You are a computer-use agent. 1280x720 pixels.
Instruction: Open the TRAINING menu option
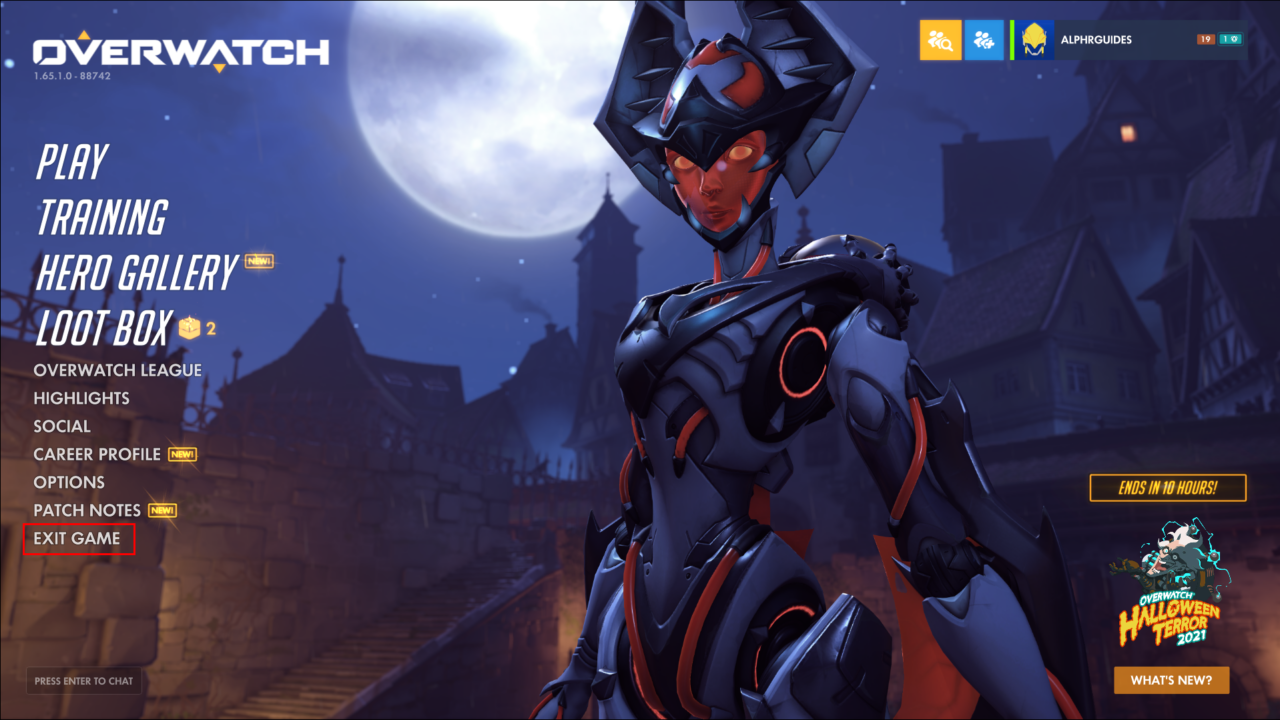click(100, 217)
